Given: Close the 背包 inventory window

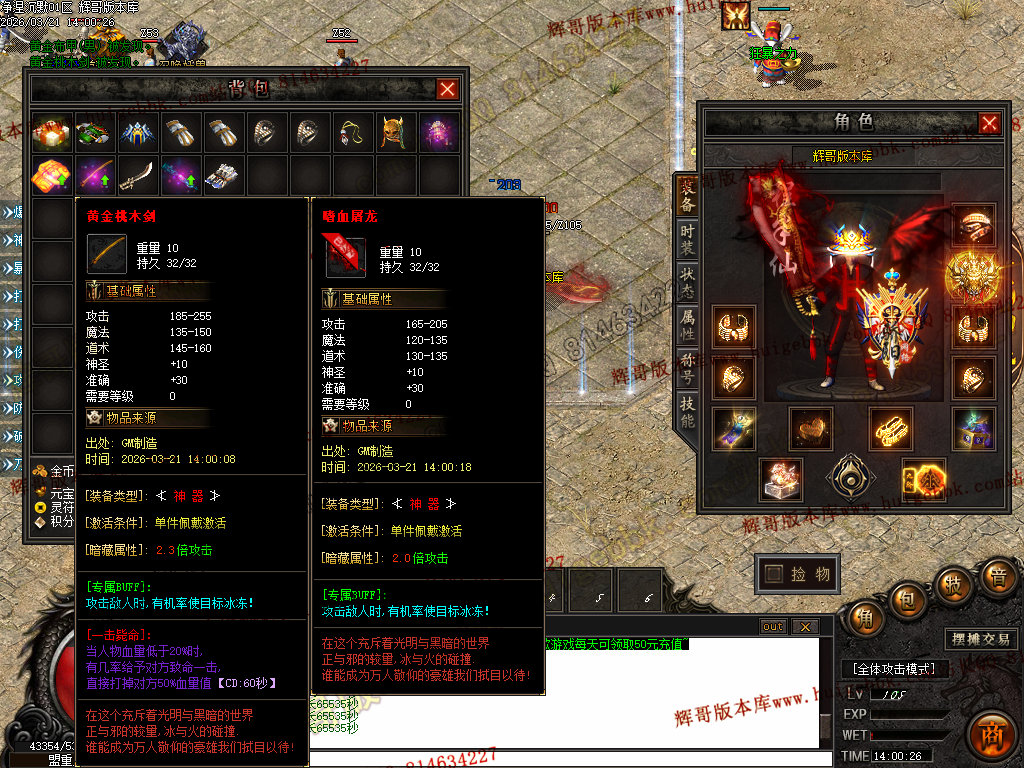Looking at the screenshot, I should click(448, 90).
